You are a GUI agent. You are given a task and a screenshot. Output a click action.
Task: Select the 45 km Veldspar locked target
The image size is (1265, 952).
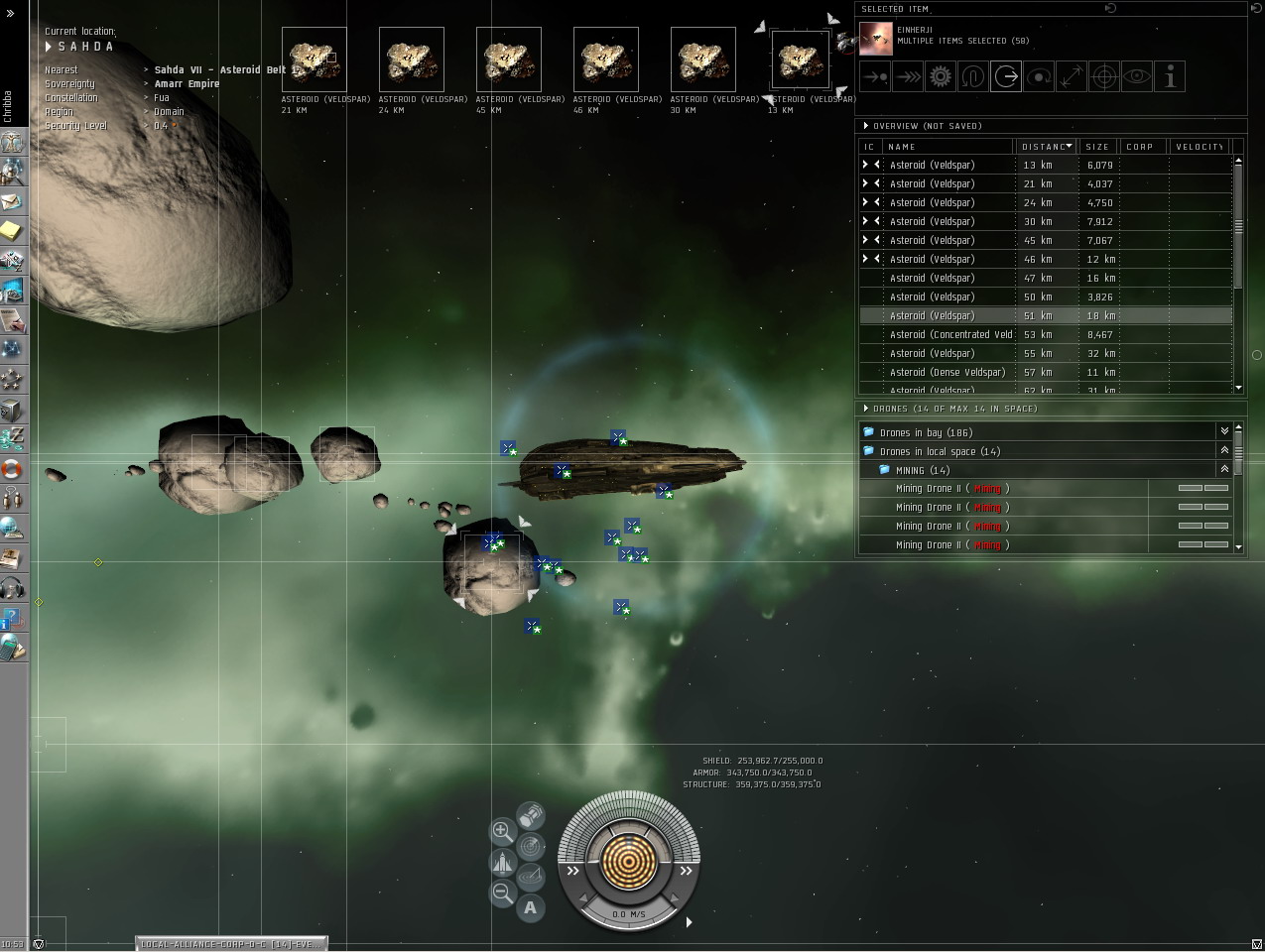509,60
